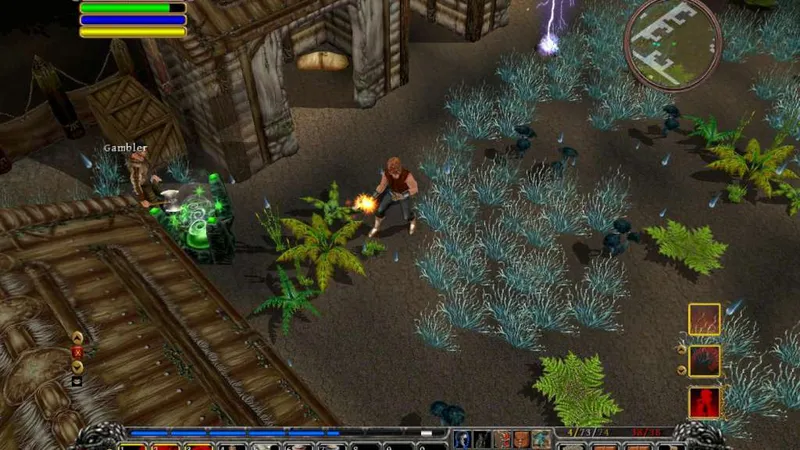
Task: Click the gold up arrow above the red X
Action: 77,337
